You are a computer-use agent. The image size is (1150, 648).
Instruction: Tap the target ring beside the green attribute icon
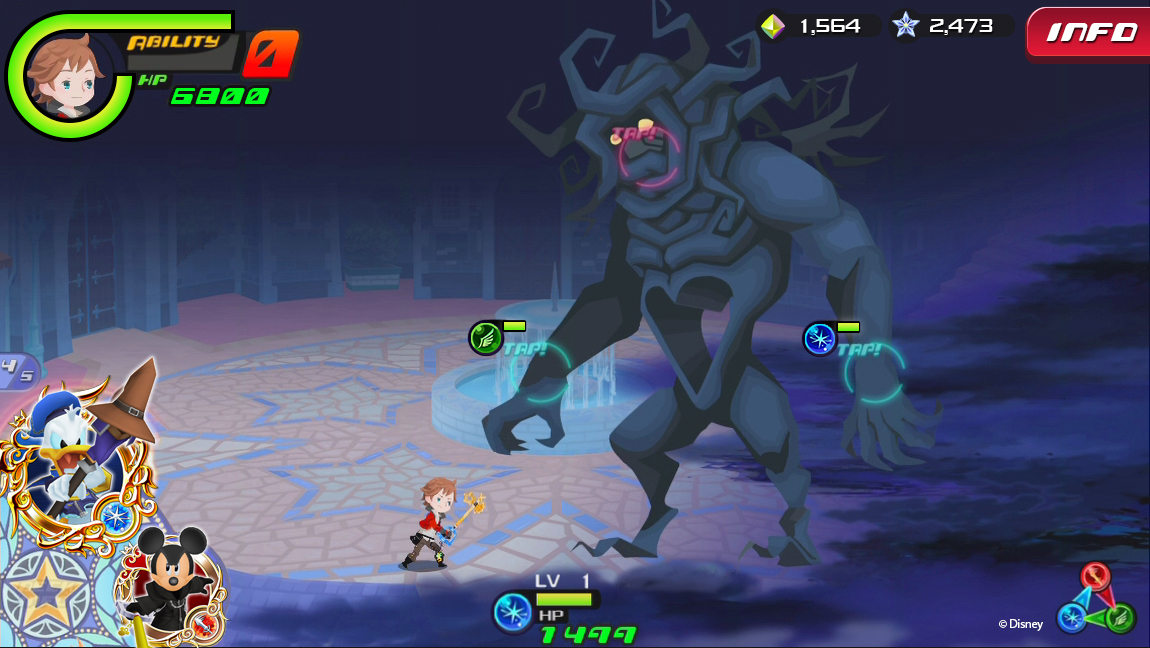click(540, 372)
